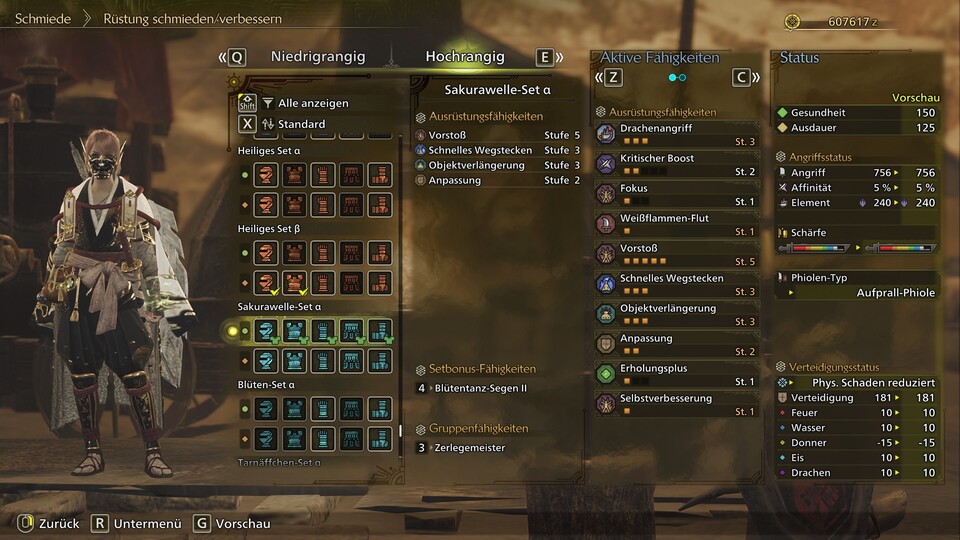Viewport: 960px width, 540px height.
Task: Return to Schmiede in the breadcrumb
Action: (x=43, y=19)
